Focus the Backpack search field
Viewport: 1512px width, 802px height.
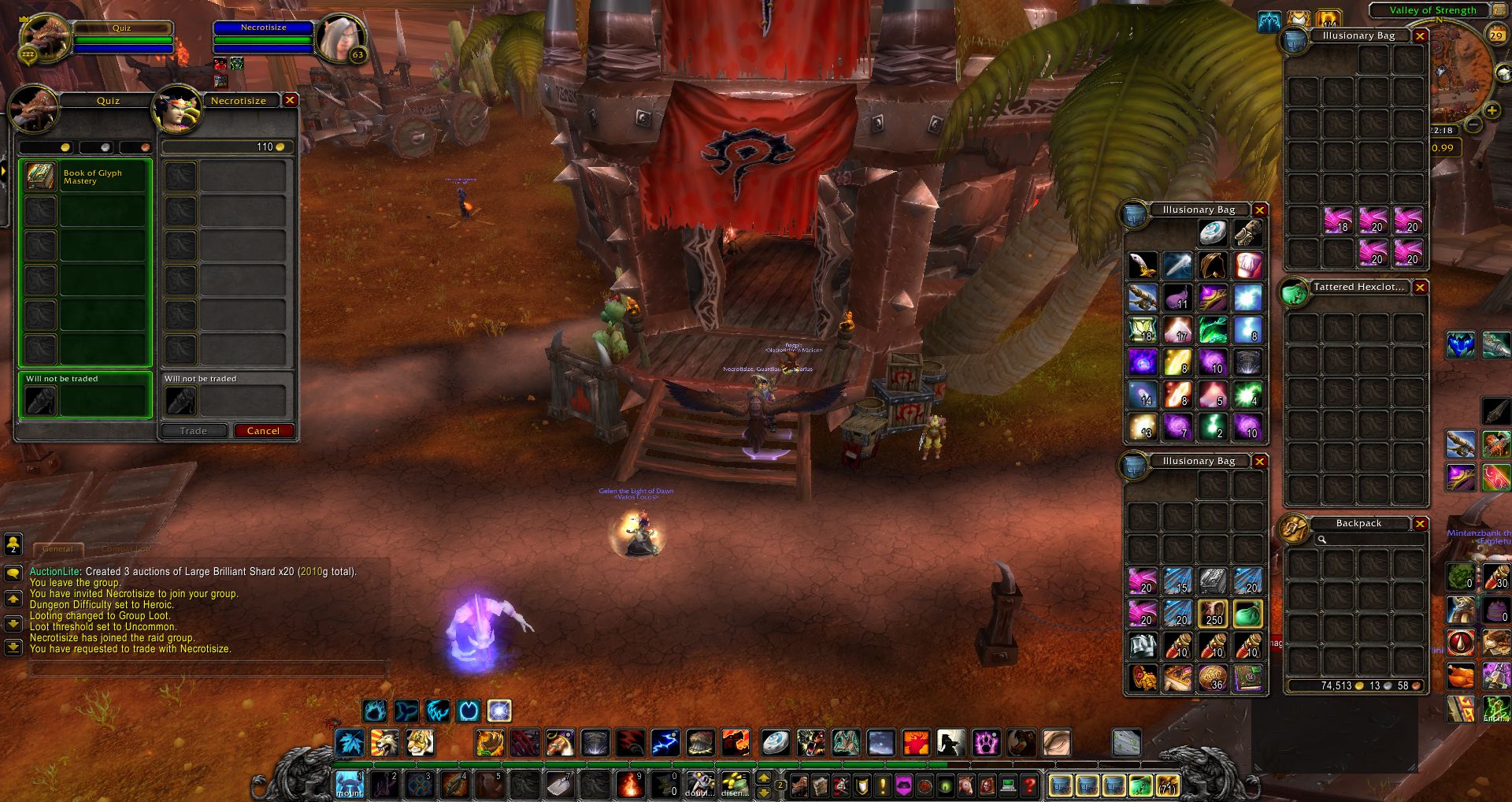(x=1370, y=540)
